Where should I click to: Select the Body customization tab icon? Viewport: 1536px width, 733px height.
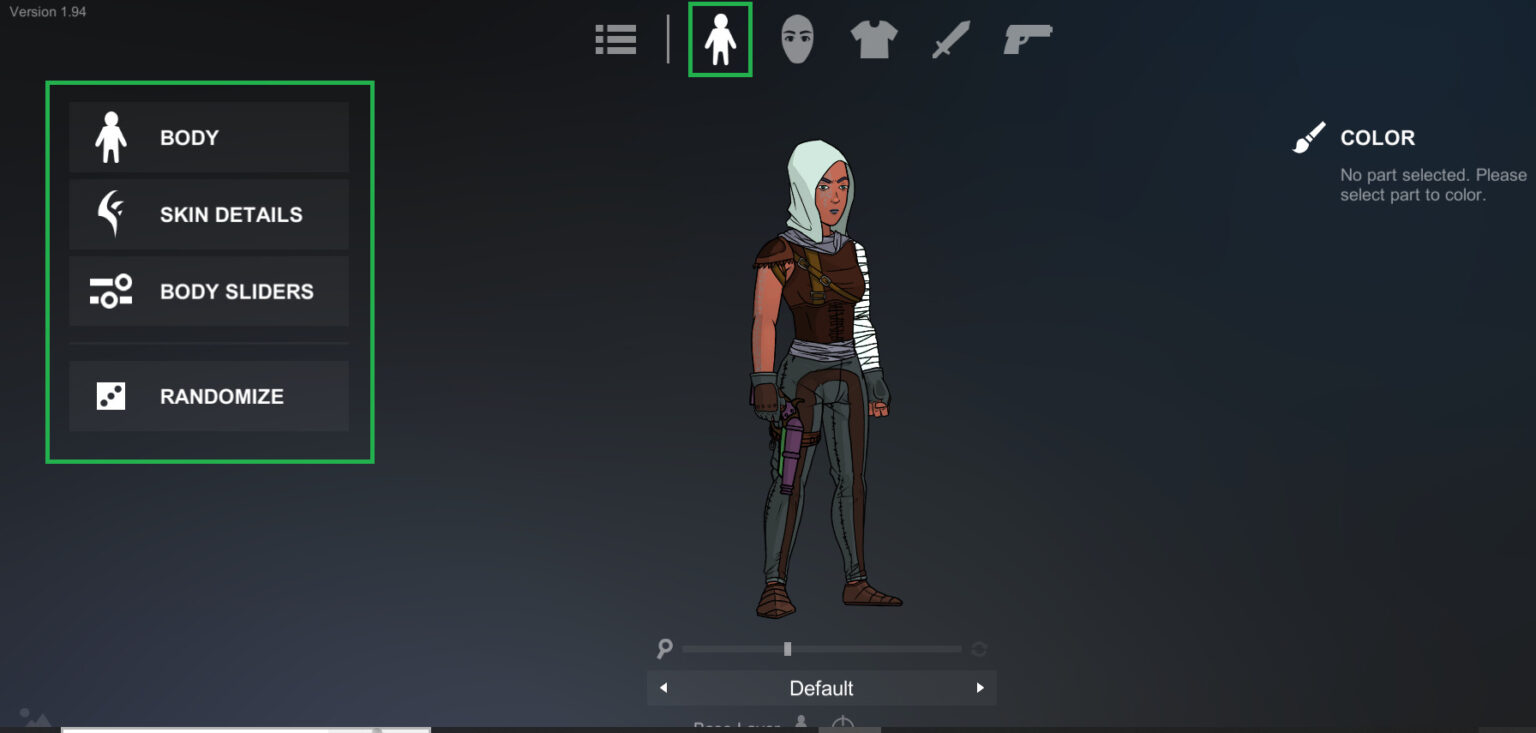tap(720, 39)
